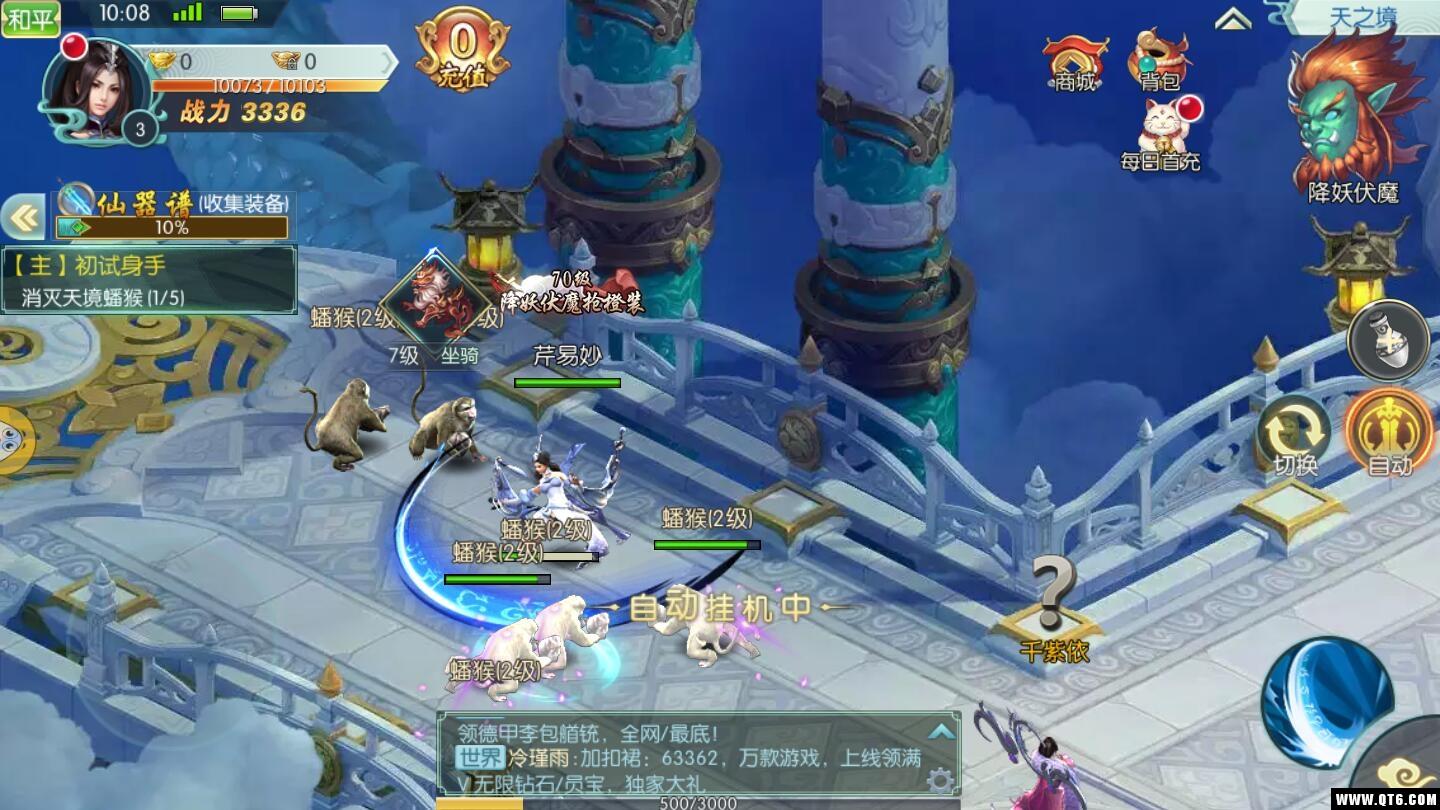The width and height of the screenshot is (1440, 810).
Task: Open the player character portrait
Action: click(96, 91)
